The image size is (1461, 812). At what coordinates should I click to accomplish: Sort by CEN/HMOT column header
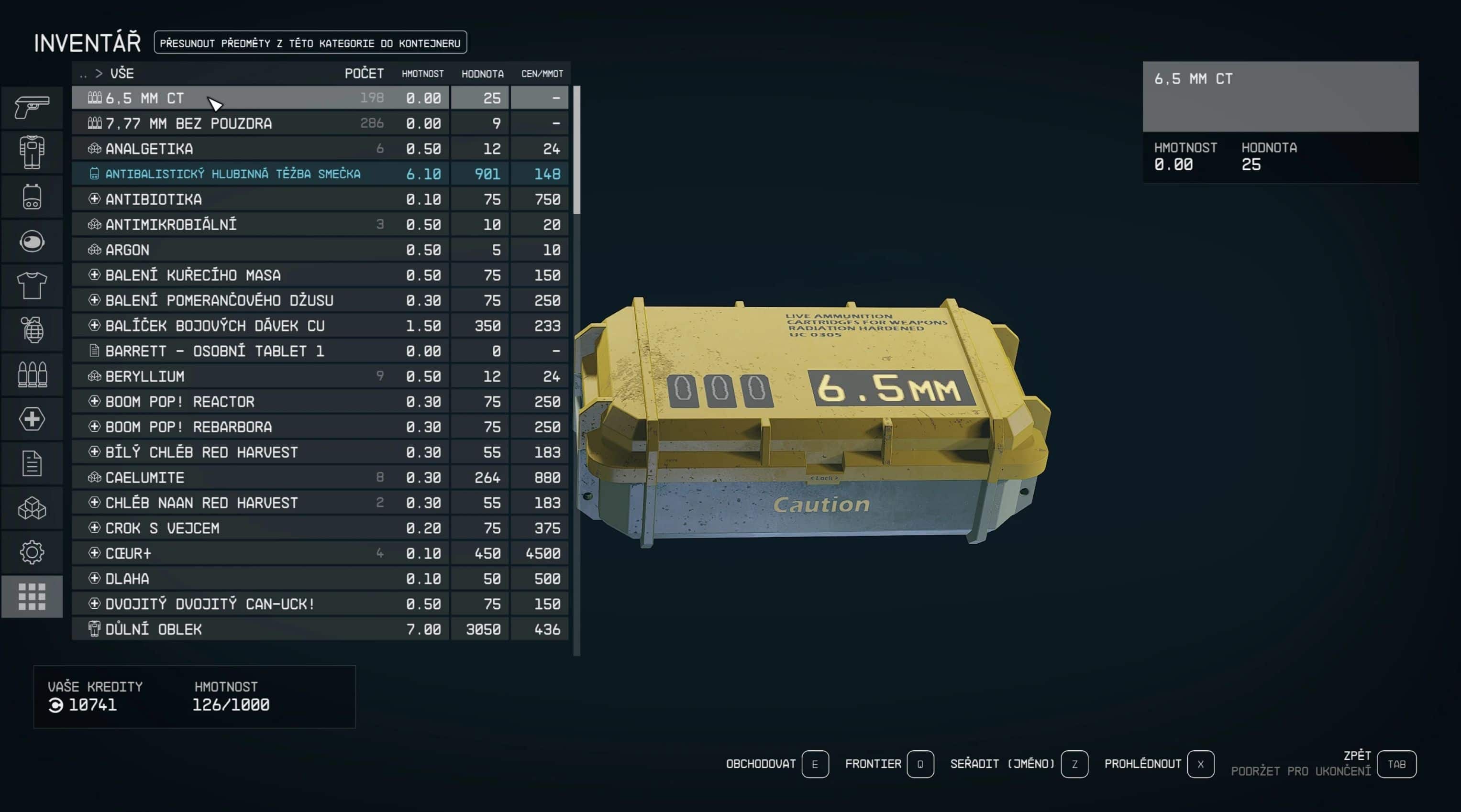tap(542, 74)
